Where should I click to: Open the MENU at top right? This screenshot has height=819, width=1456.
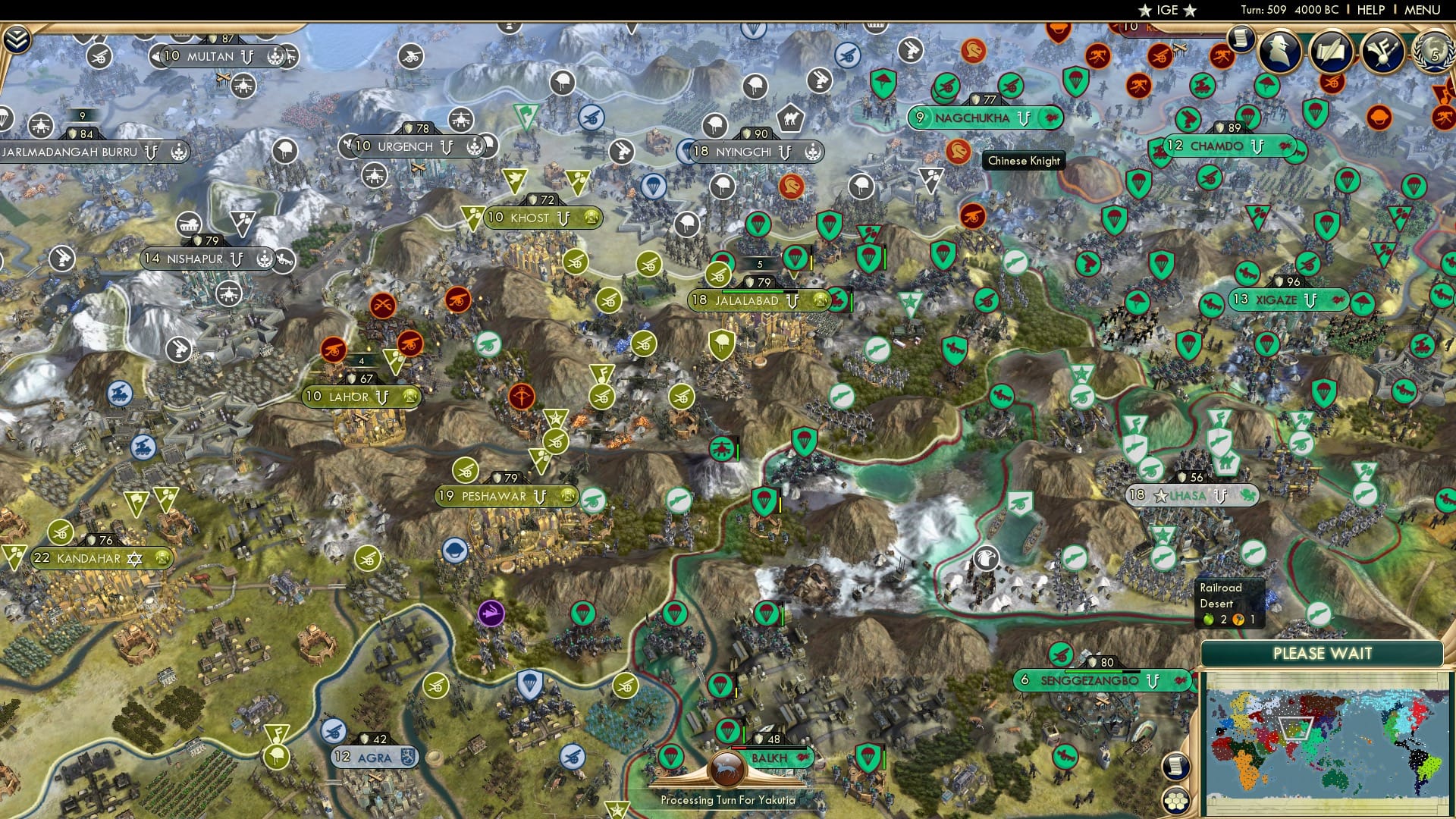(1424, 10)
